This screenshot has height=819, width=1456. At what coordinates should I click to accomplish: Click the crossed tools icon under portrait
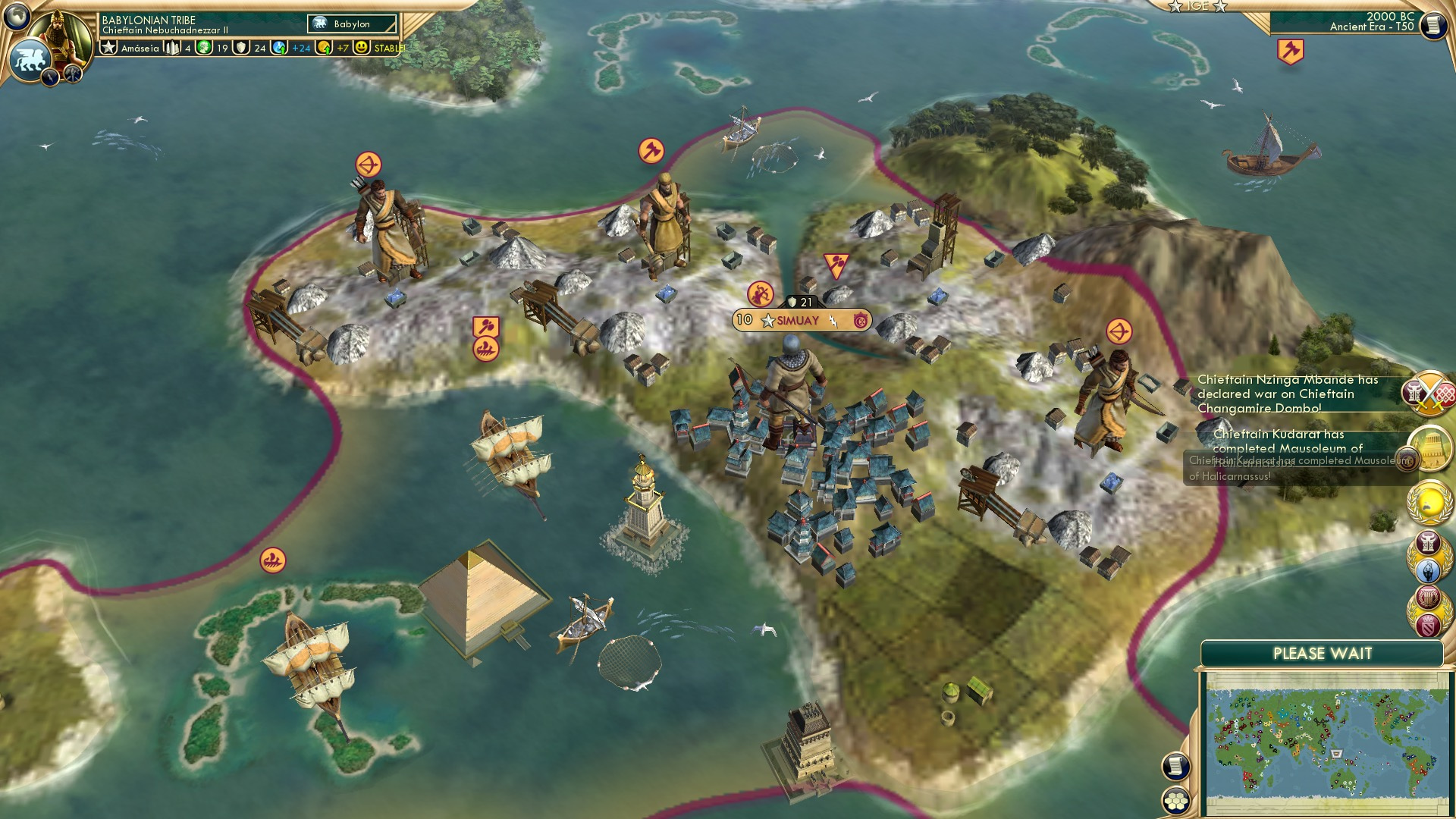pos(73,74)
